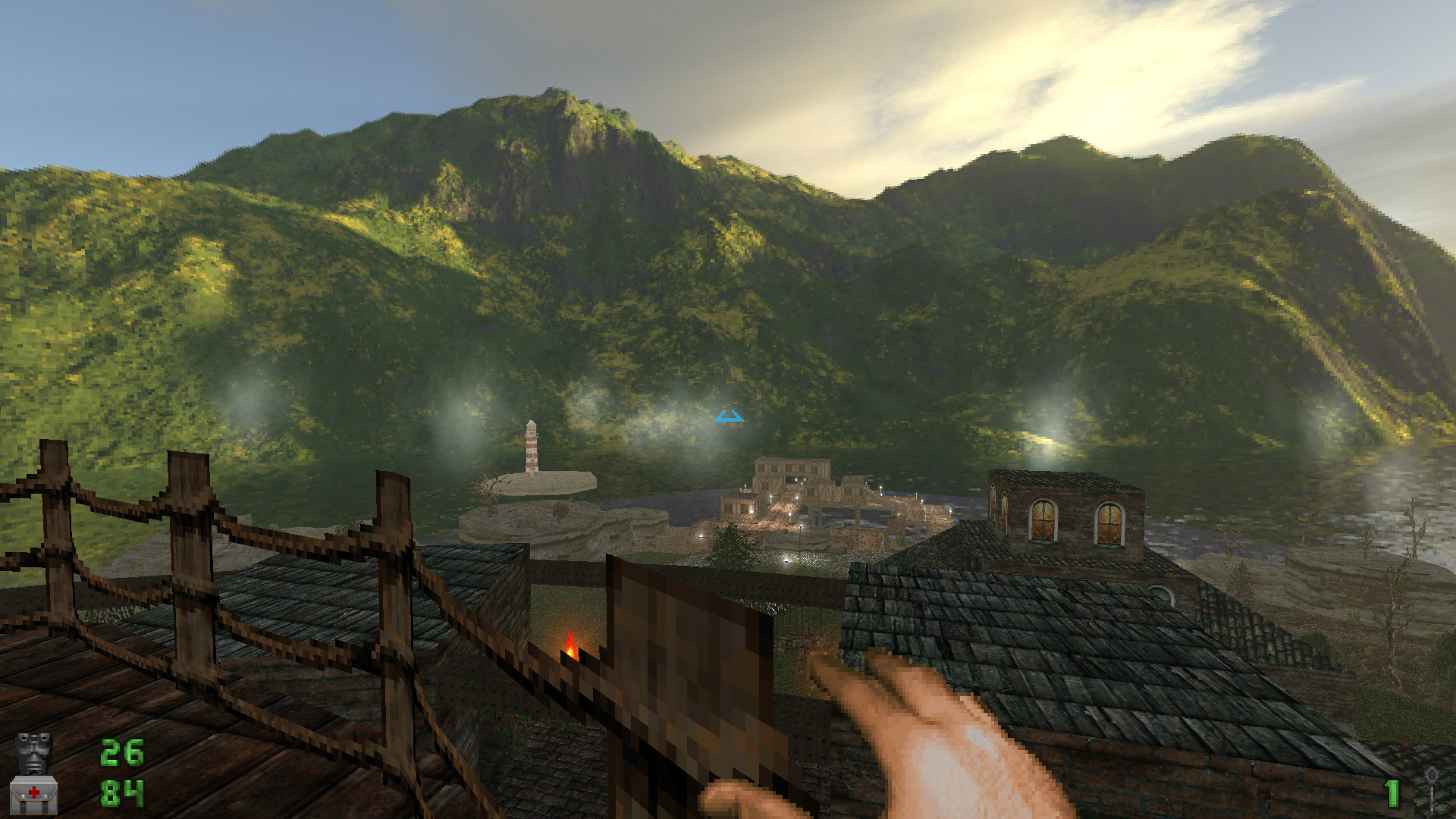The width and height of the screenshot is (1456, 819).
Task: Select the red-cross medkit health icon
Action: (34, 794)
